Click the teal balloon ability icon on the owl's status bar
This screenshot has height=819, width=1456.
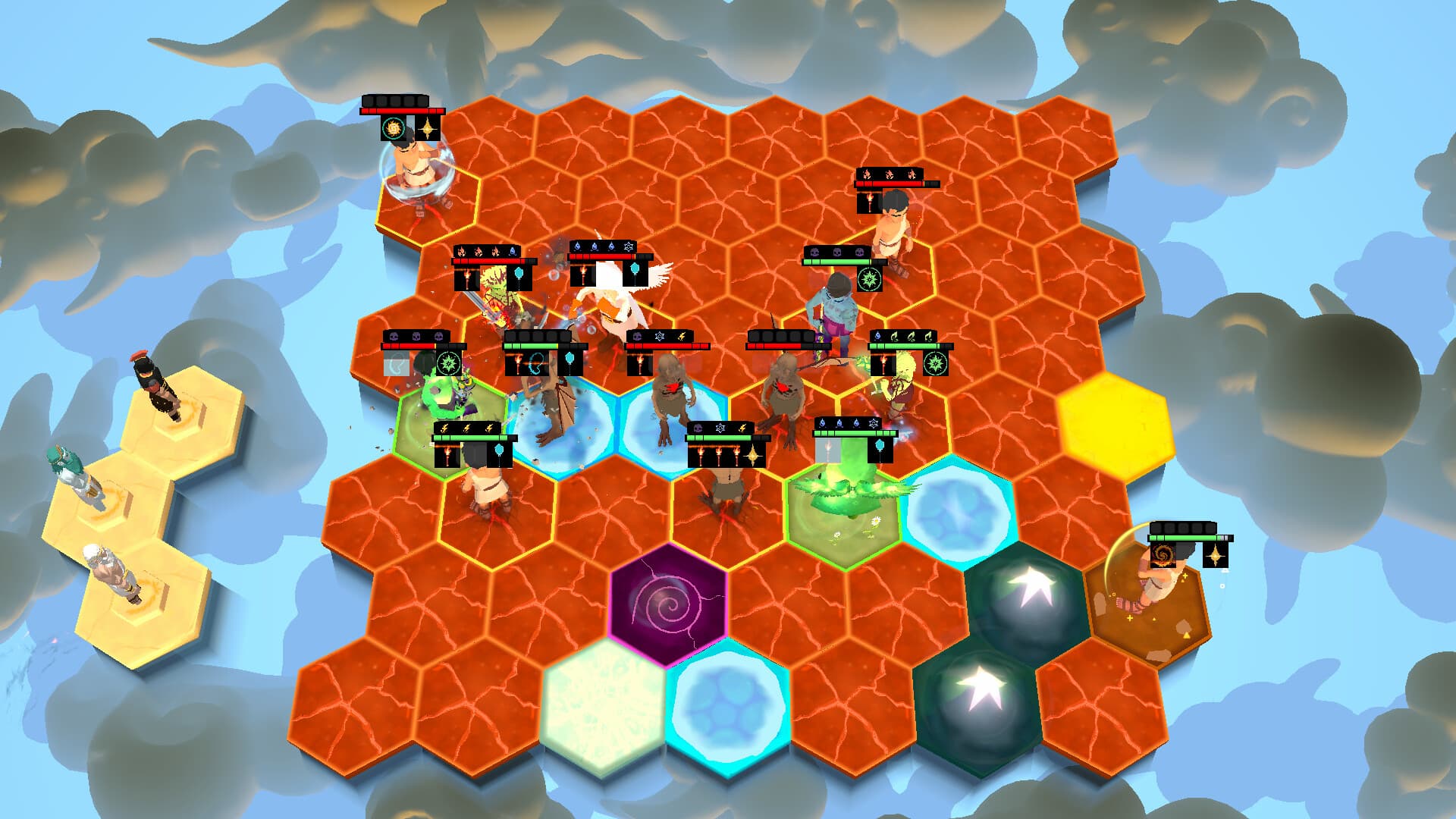click(634, 271)
